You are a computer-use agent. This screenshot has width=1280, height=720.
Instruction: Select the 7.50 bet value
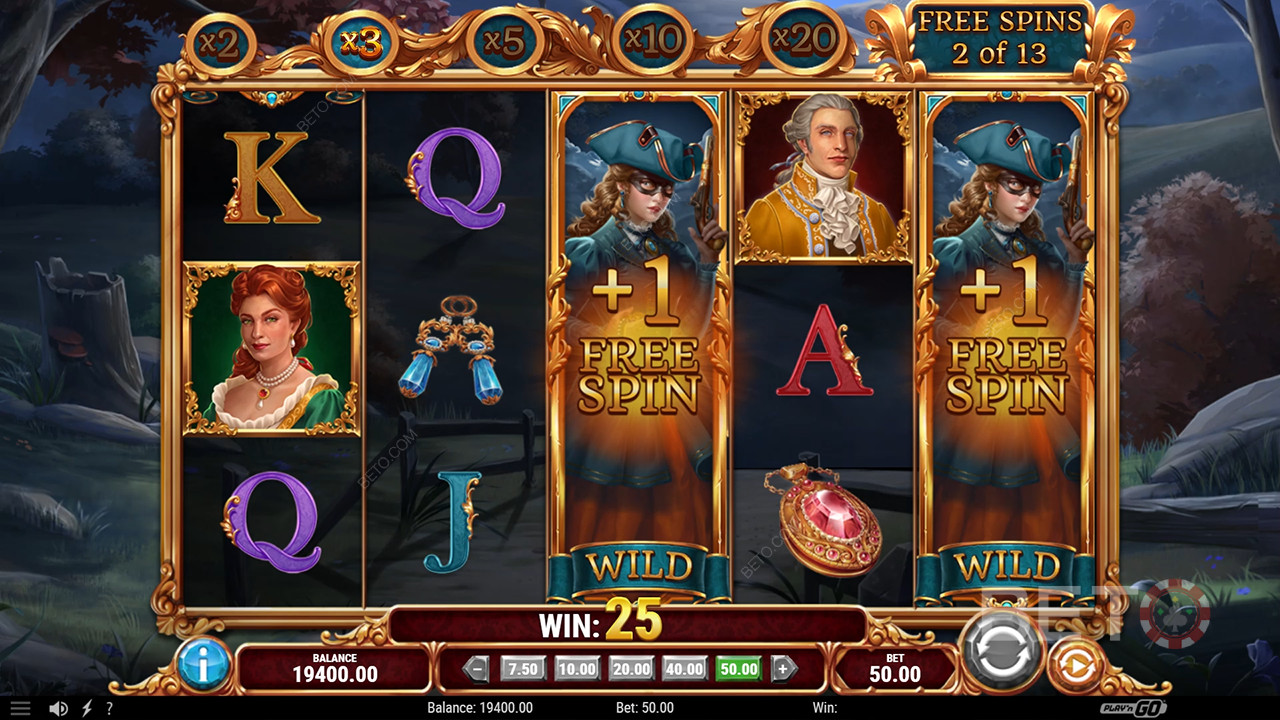523,669
